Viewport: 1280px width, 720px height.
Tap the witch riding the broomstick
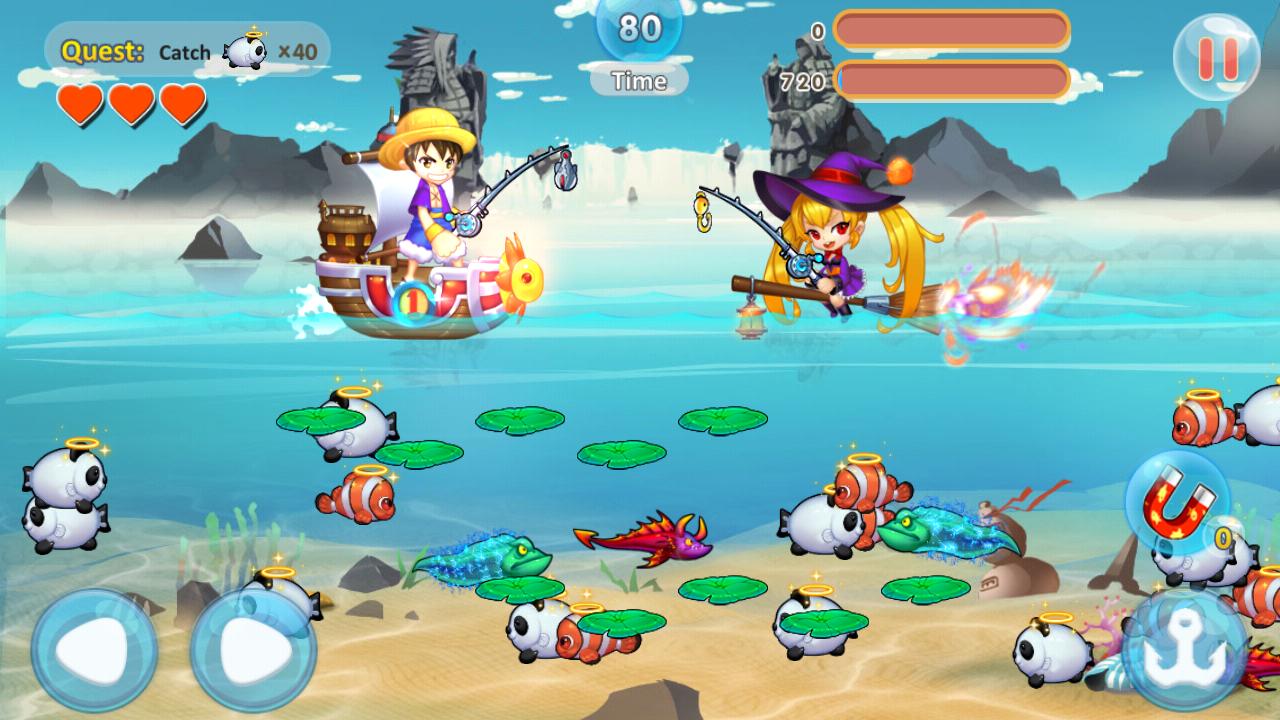[830, 240]
